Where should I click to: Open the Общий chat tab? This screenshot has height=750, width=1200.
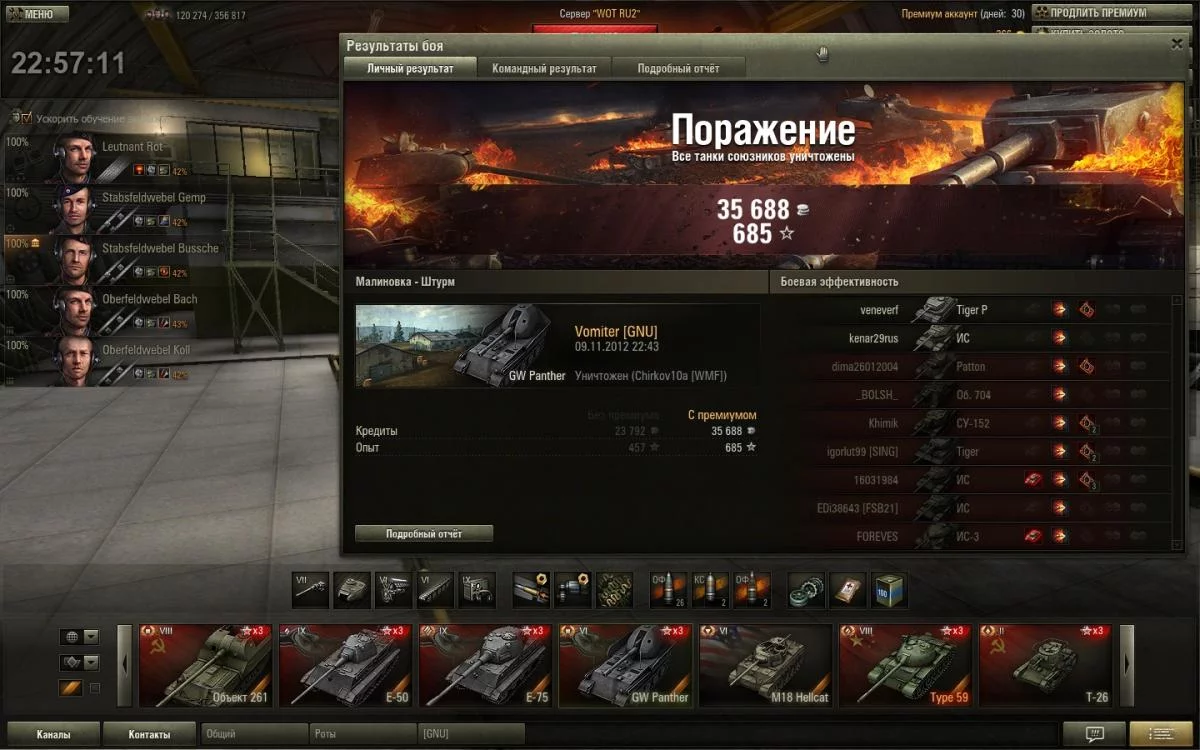[253, 735]
